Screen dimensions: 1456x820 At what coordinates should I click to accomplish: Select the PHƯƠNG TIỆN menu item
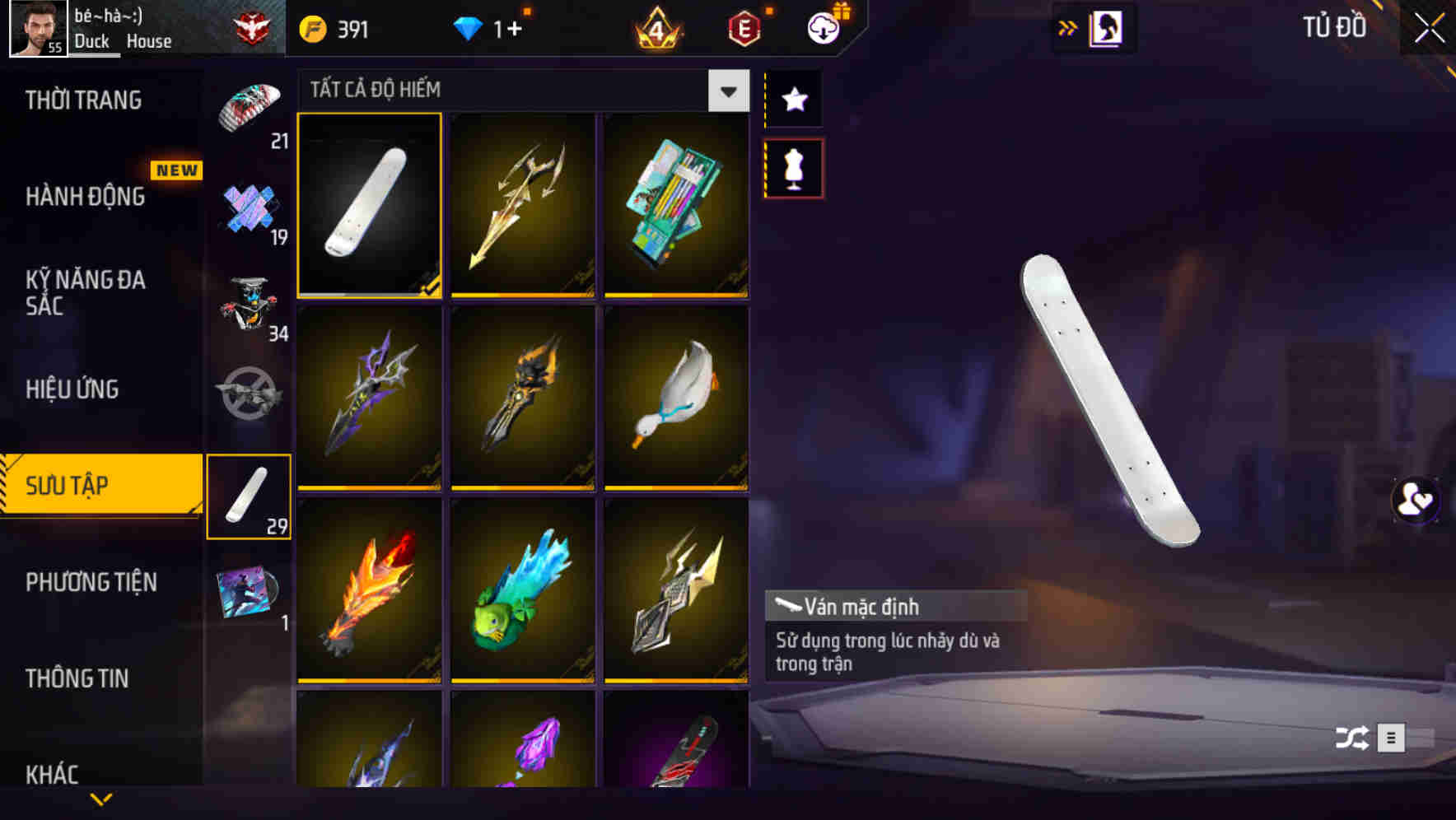click(91, 582)
